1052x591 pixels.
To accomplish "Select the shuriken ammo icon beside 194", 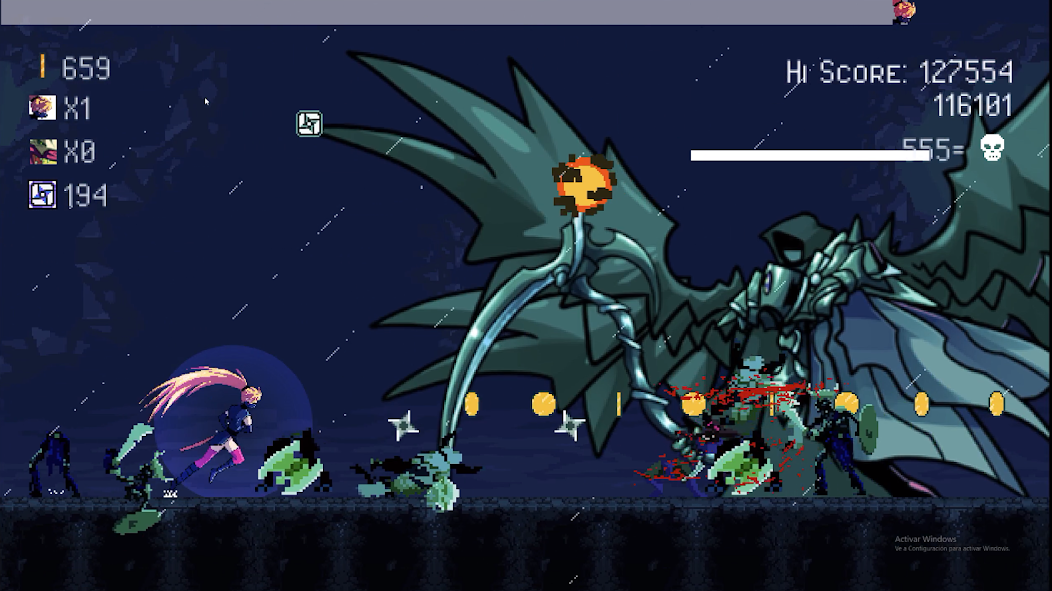I will tap(42, 194).
